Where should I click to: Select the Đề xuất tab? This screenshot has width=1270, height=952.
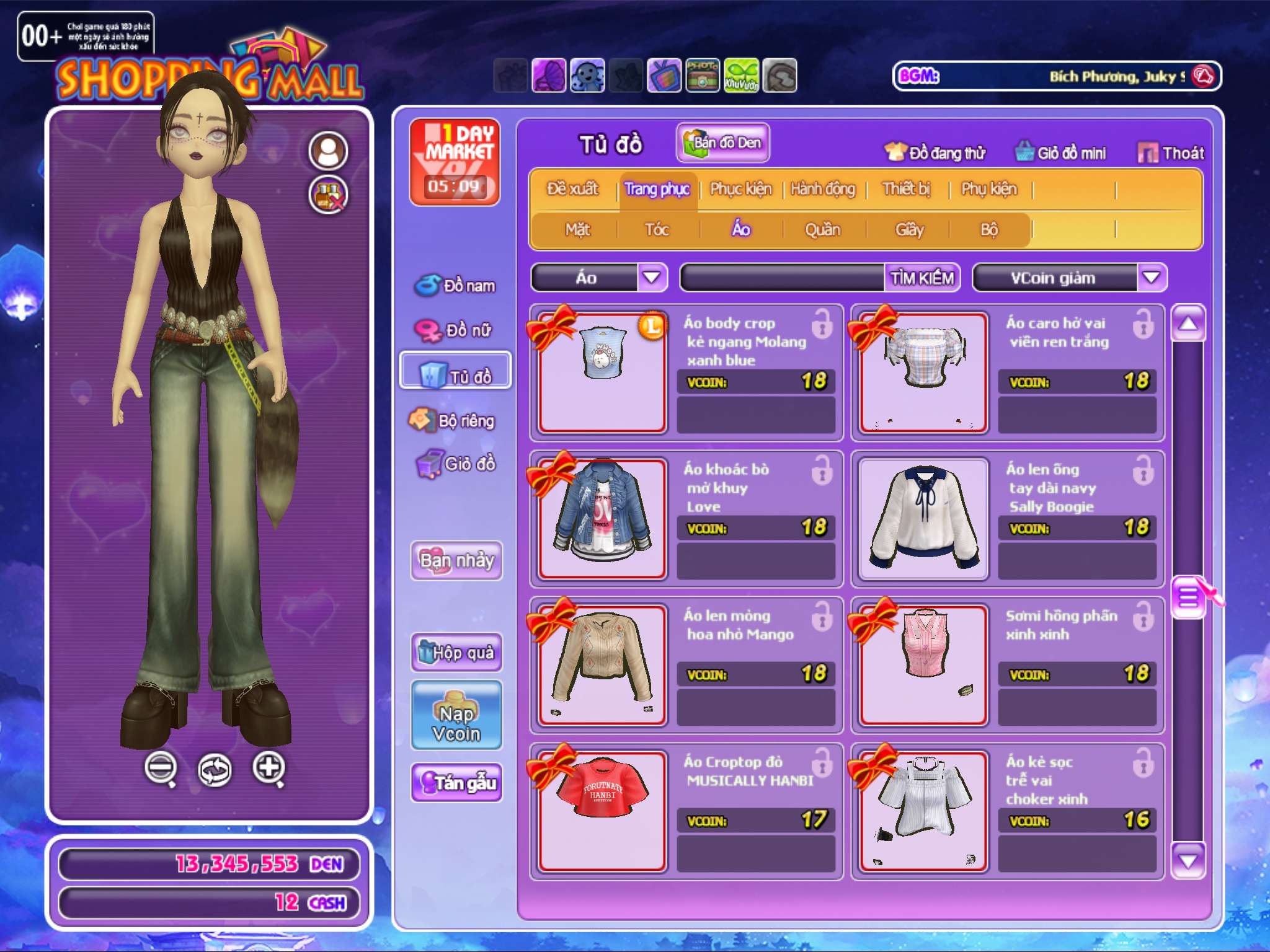click(x=572, y=189)
